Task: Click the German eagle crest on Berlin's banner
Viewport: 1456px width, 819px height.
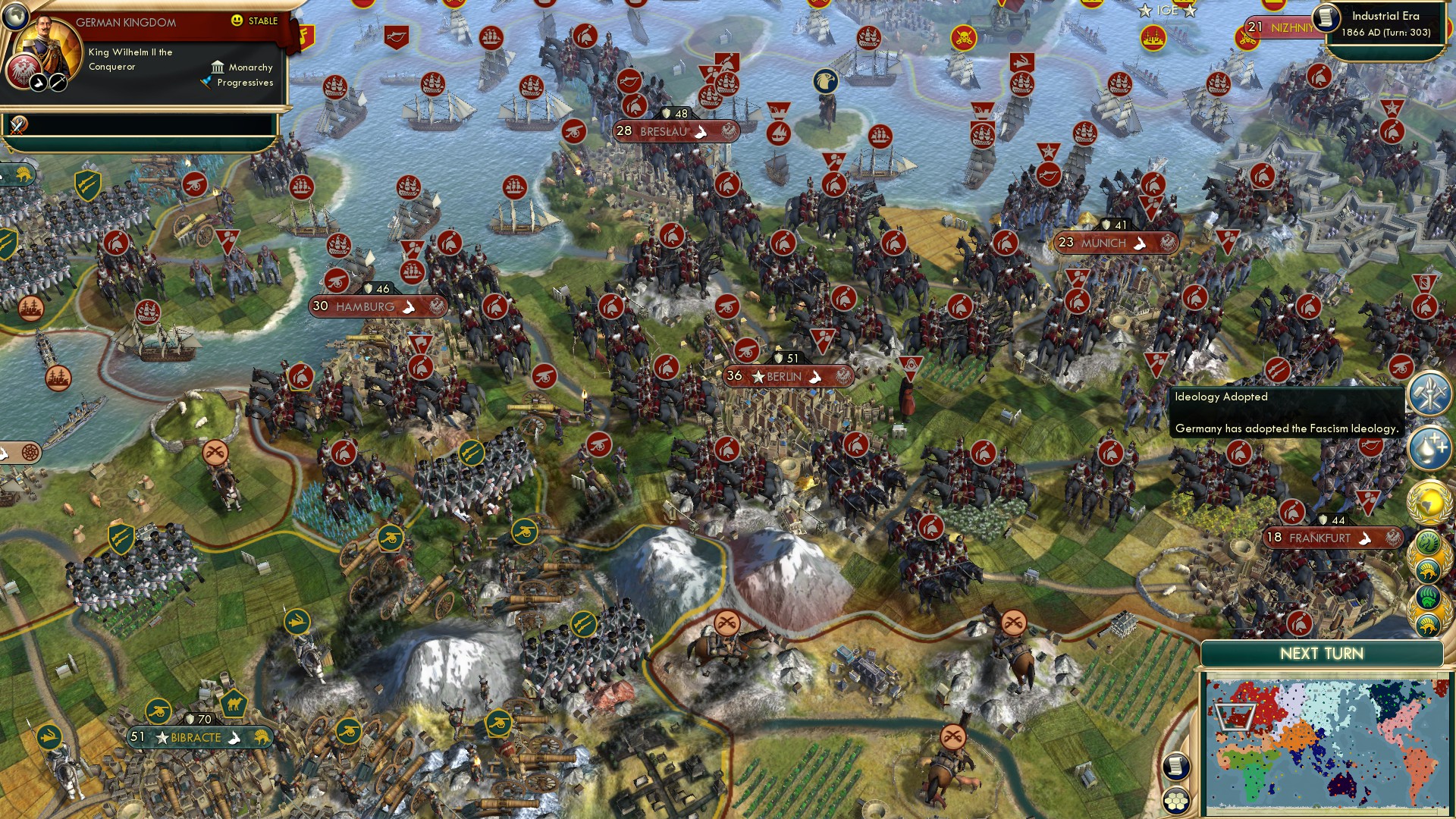Action: 844,378
